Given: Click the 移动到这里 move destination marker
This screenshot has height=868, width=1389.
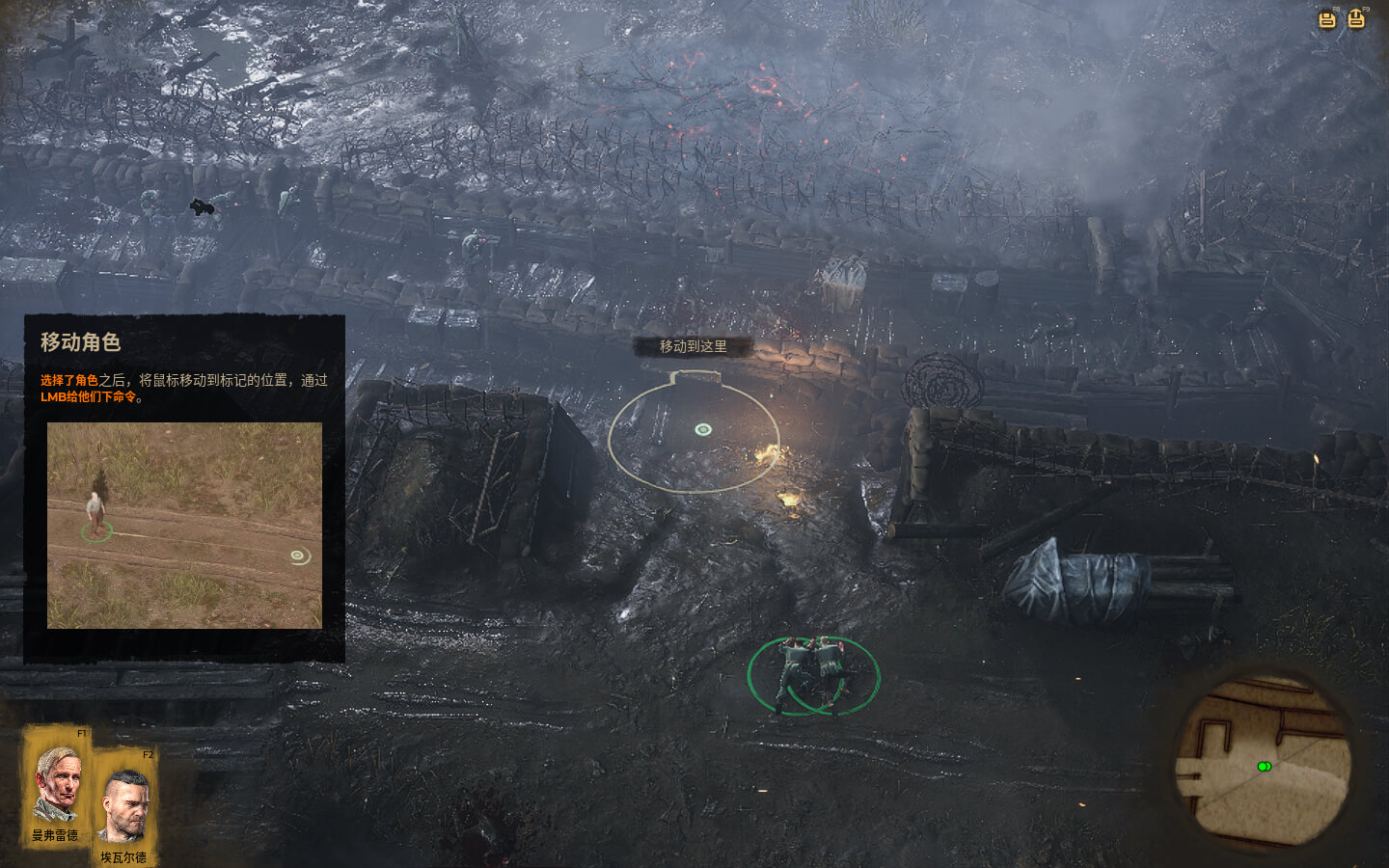Looking at the screenshot, I should [703, 429].
